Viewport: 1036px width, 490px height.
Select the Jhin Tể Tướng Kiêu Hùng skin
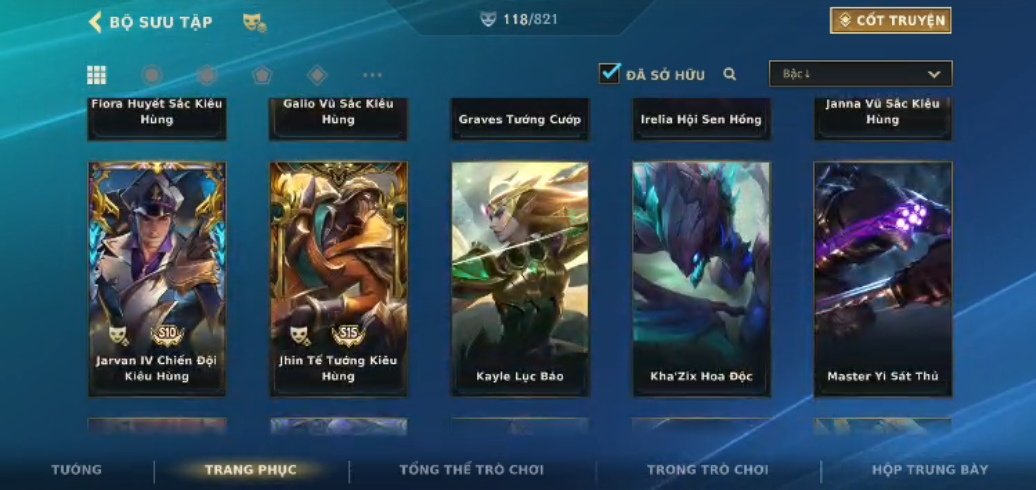[x=338, y=278]
